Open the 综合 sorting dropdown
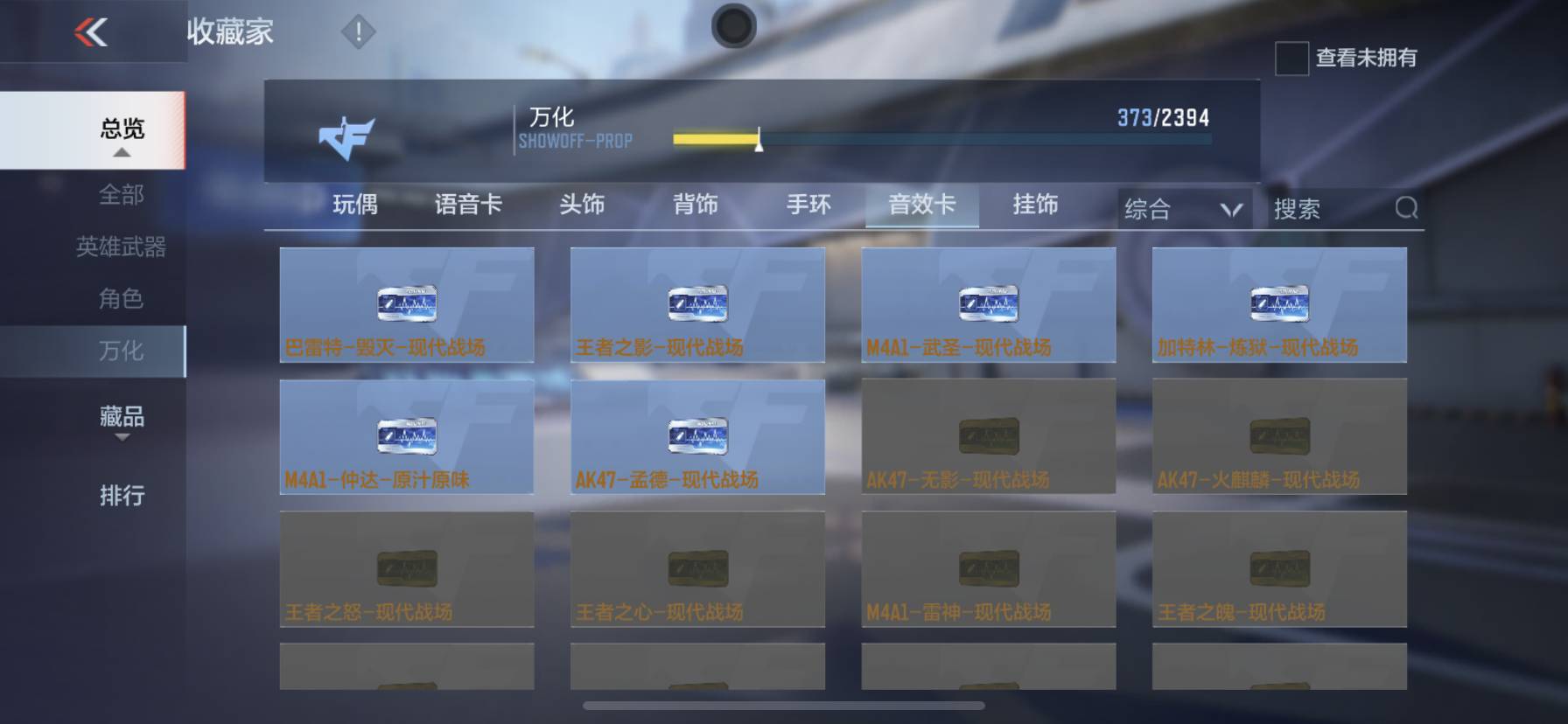Image resolution: width=1568 pixels, height=724 pixels. (1184, 208)
